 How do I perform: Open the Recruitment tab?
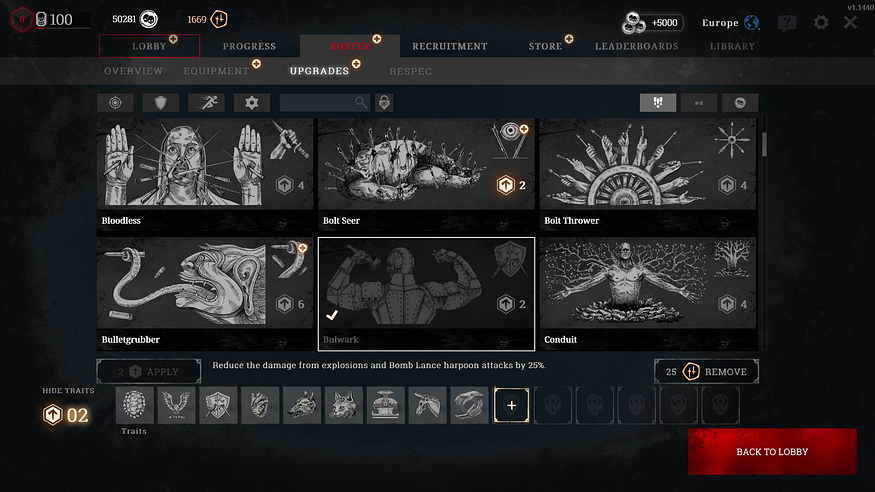(450, 46)
